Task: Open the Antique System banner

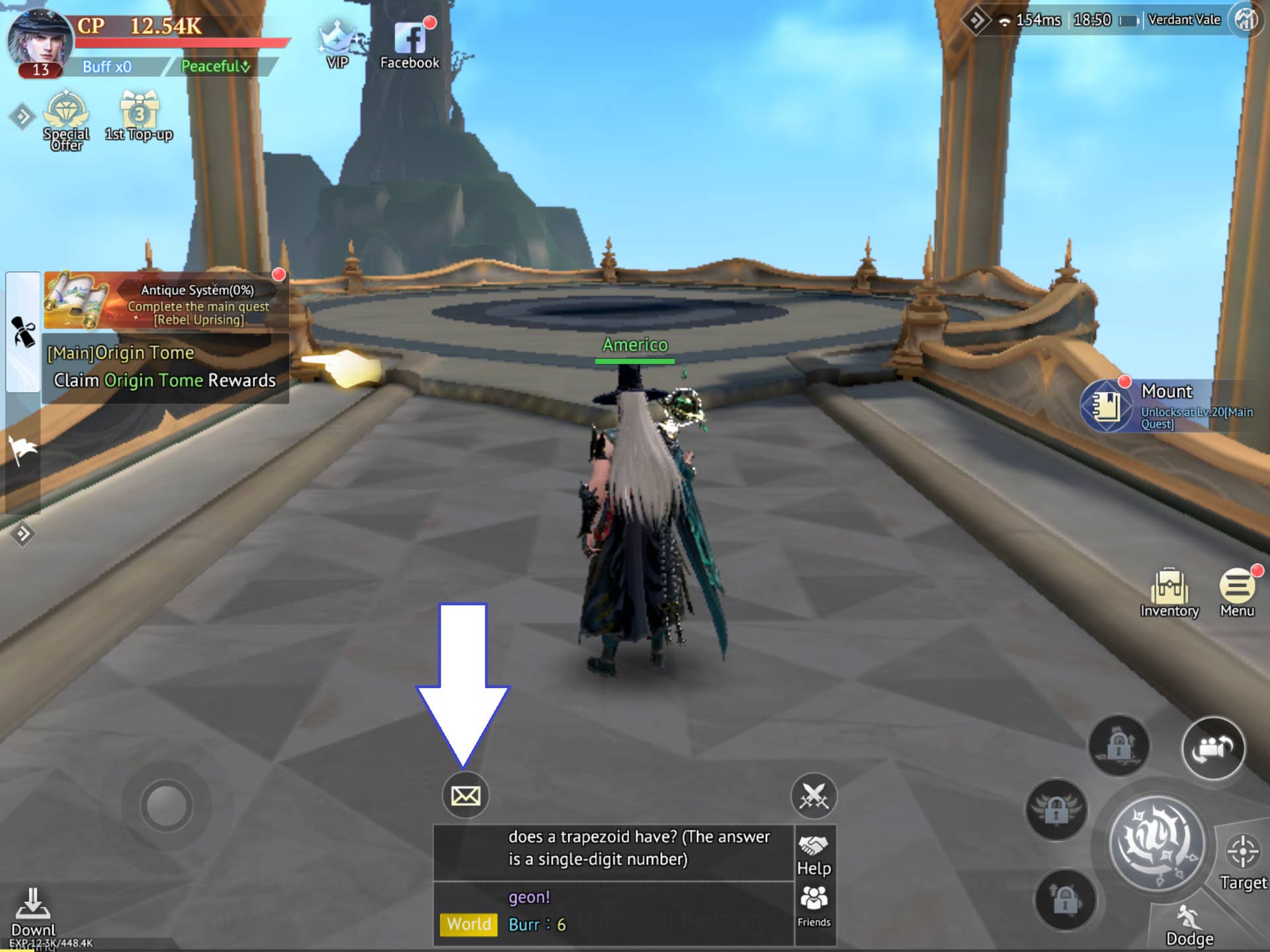Action: 165,301
